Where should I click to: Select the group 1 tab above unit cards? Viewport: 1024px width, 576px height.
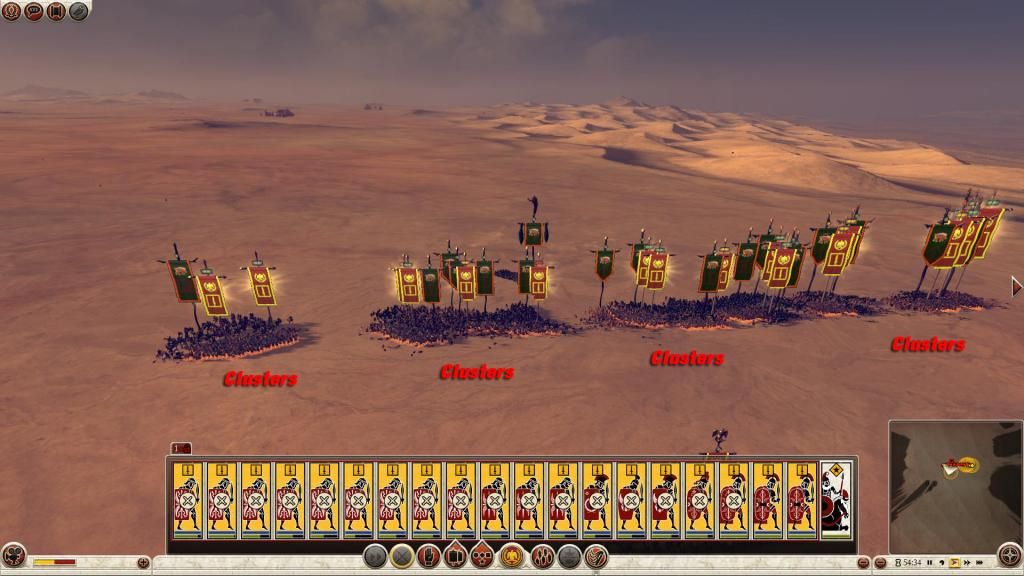(181, 448)
